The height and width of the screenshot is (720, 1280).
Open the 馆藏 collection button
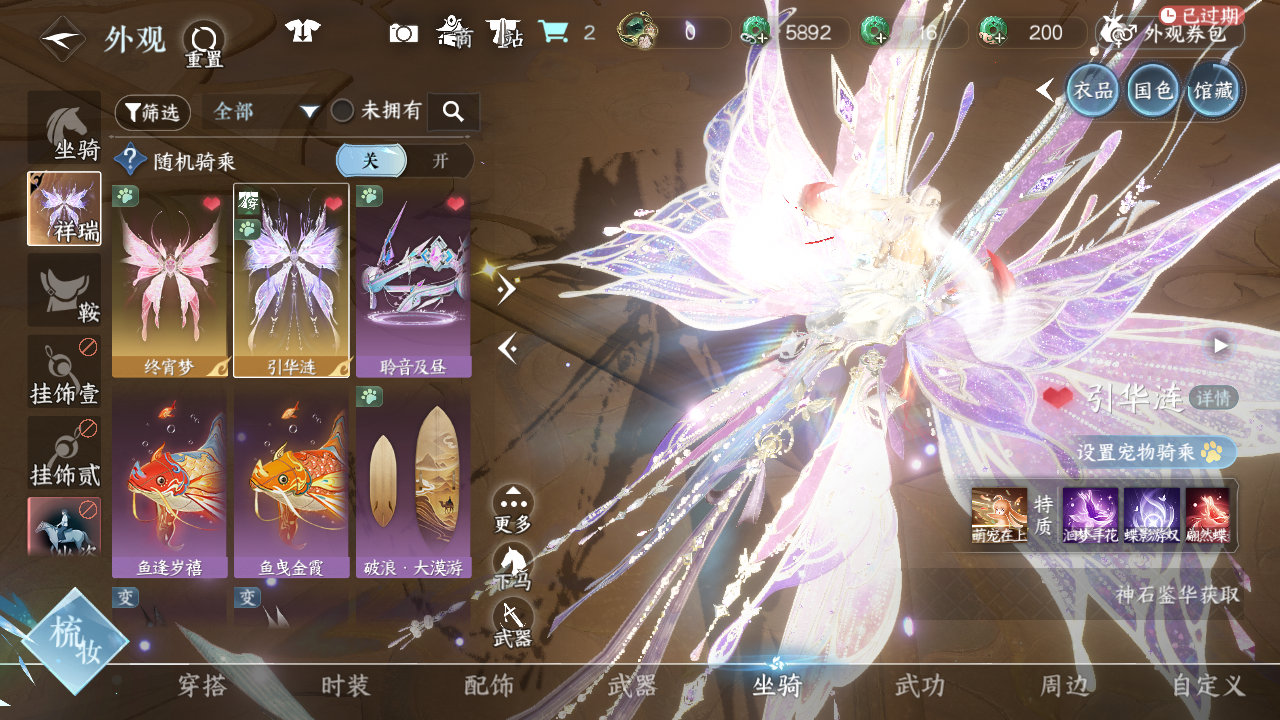(x=1213, y=91)
